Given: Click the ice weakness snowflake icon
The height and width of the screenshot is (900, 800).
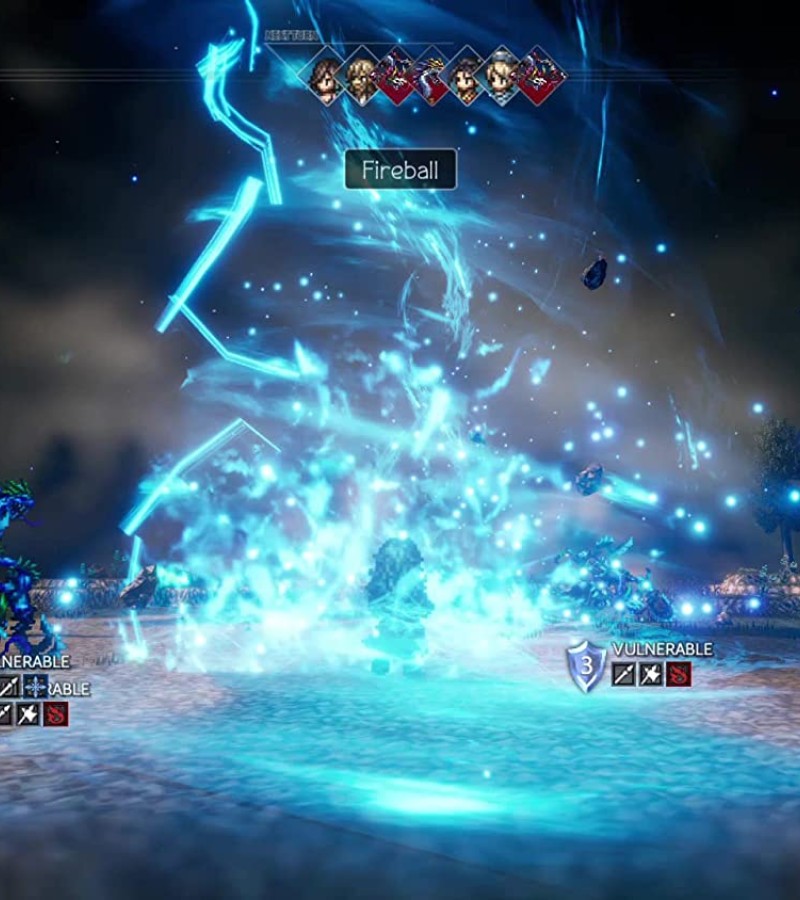Looking at the screenshot, I should coord(36,685).
